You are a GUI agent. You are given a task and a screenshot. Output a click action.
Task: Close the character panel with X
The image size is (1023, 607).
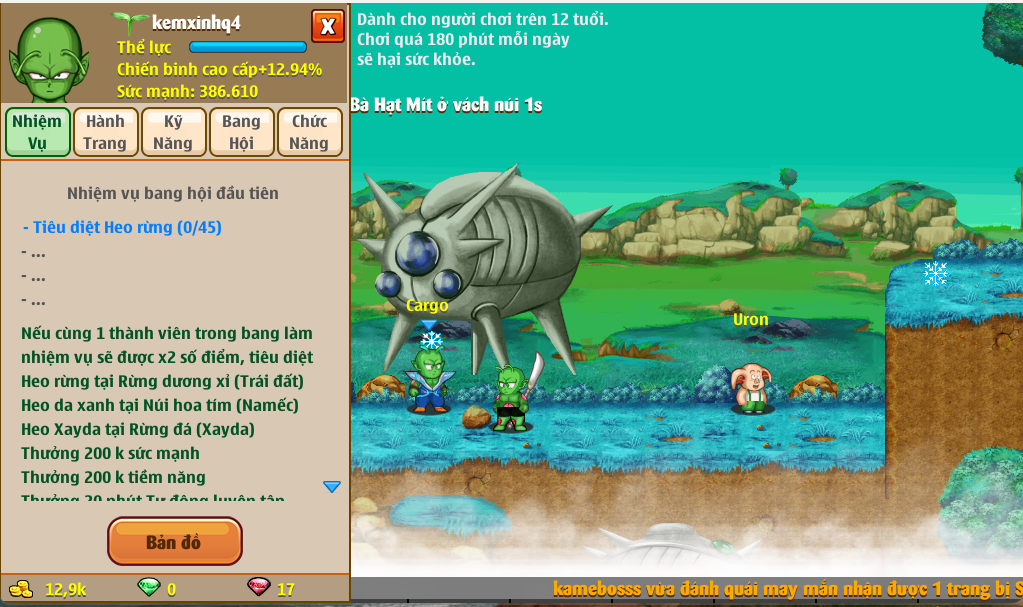click(x=327, y=26)
